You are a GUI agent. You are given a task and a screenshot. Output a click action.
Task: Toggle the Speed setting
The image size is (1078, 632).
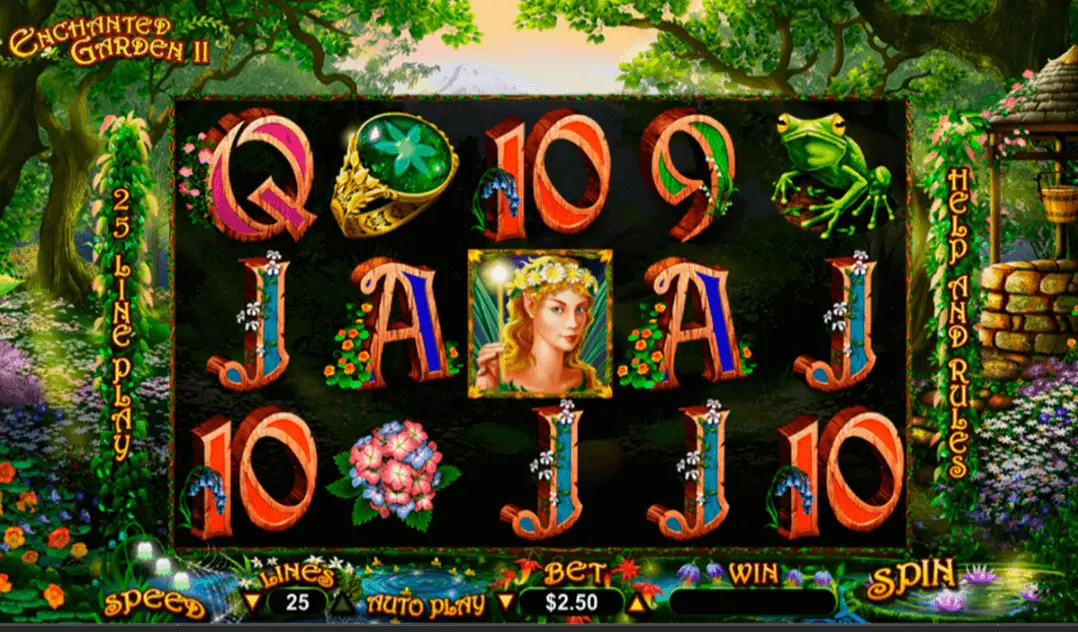point(154,604)
